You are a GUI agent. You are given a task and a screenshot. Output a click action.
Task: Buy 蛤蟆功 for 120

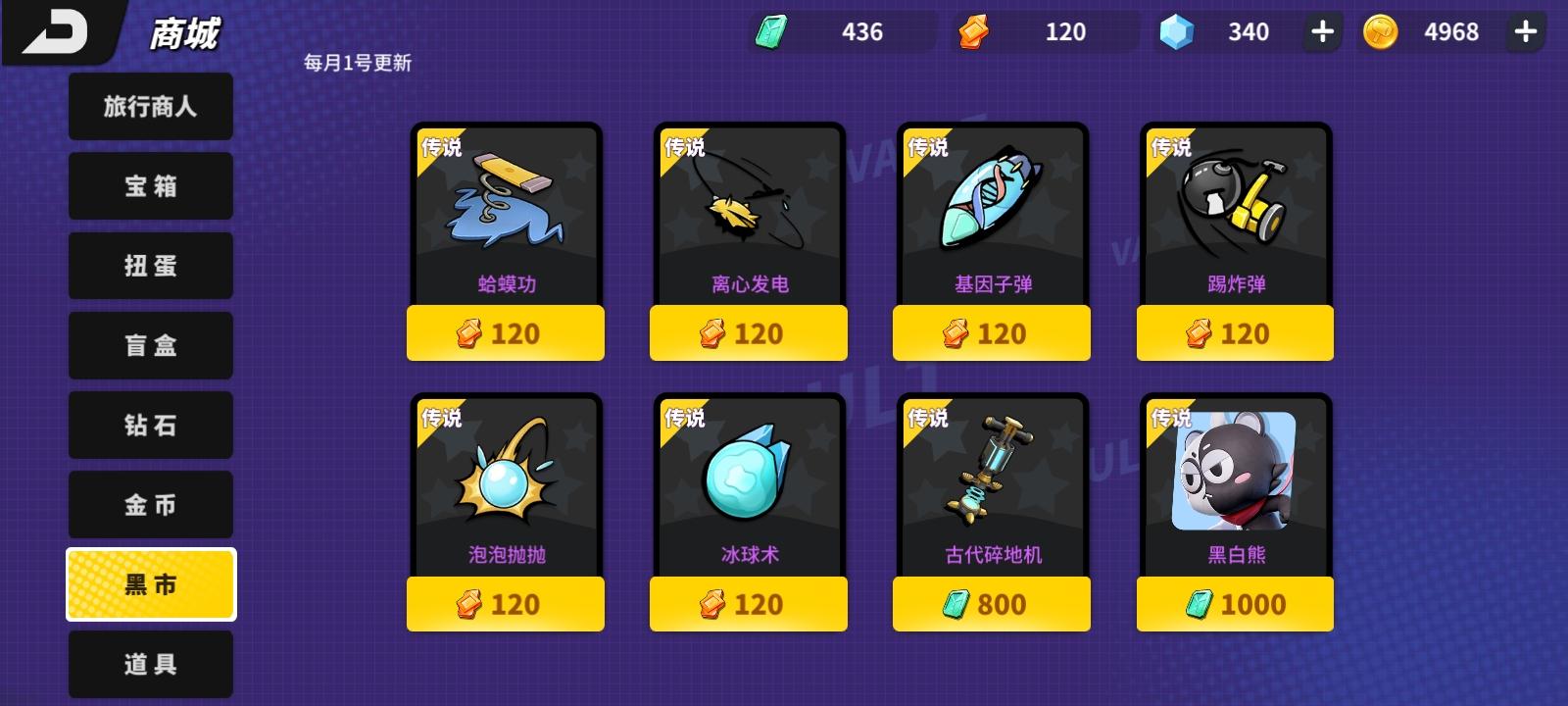click(506, 332)
